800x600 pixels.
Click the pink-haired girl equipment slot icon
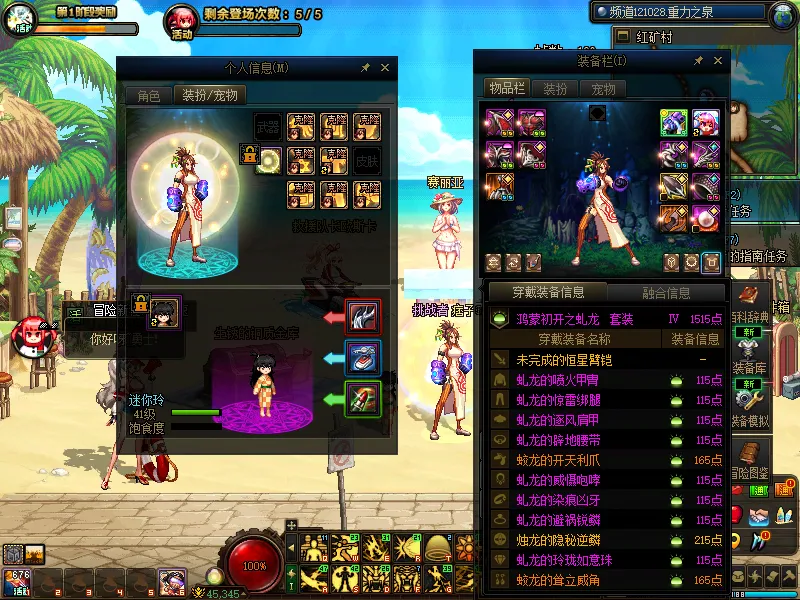(706, 123)
